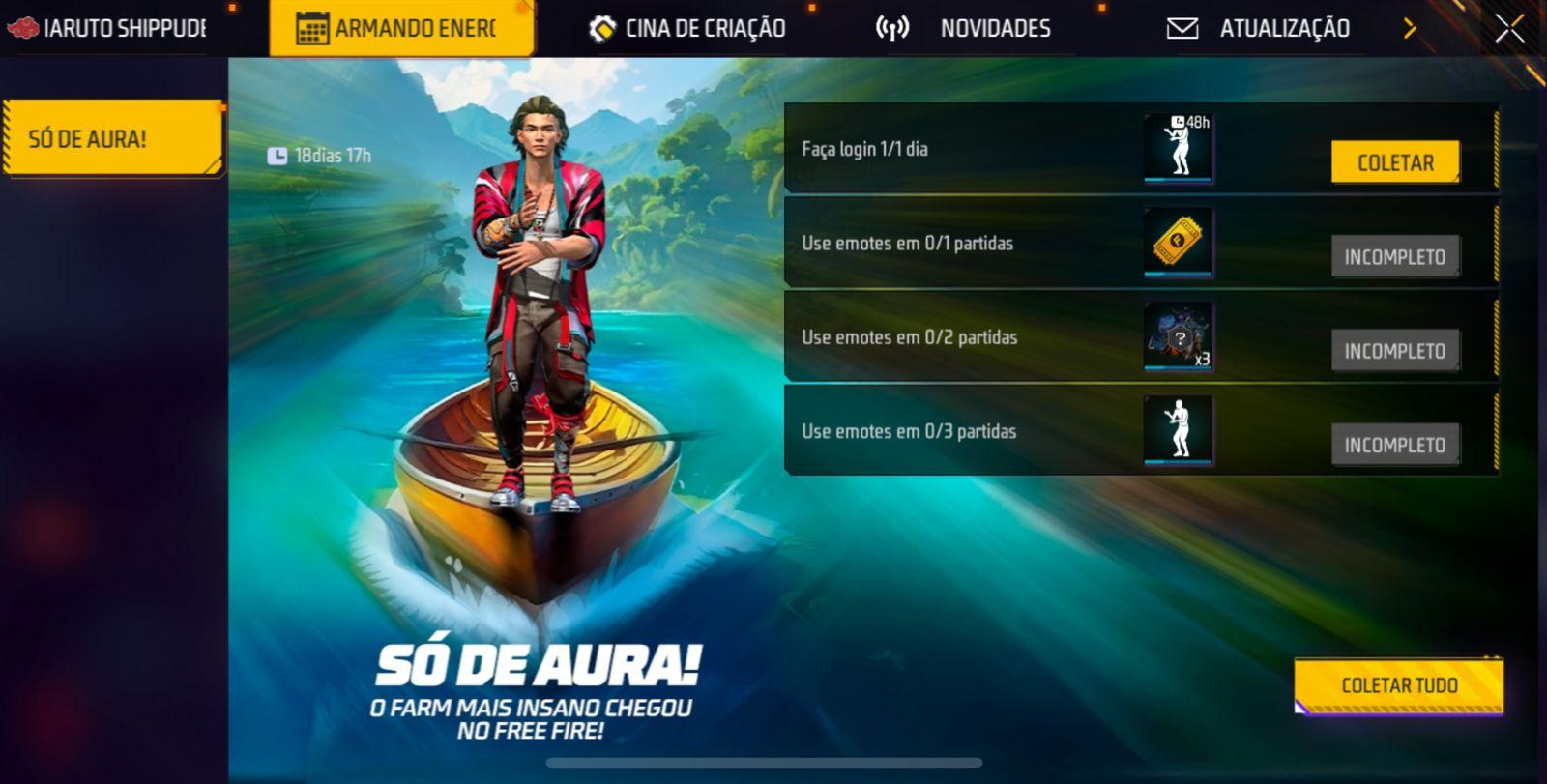Open the envelope icon beside Atualização
1547x784 pixels.
coord(1183,28)
